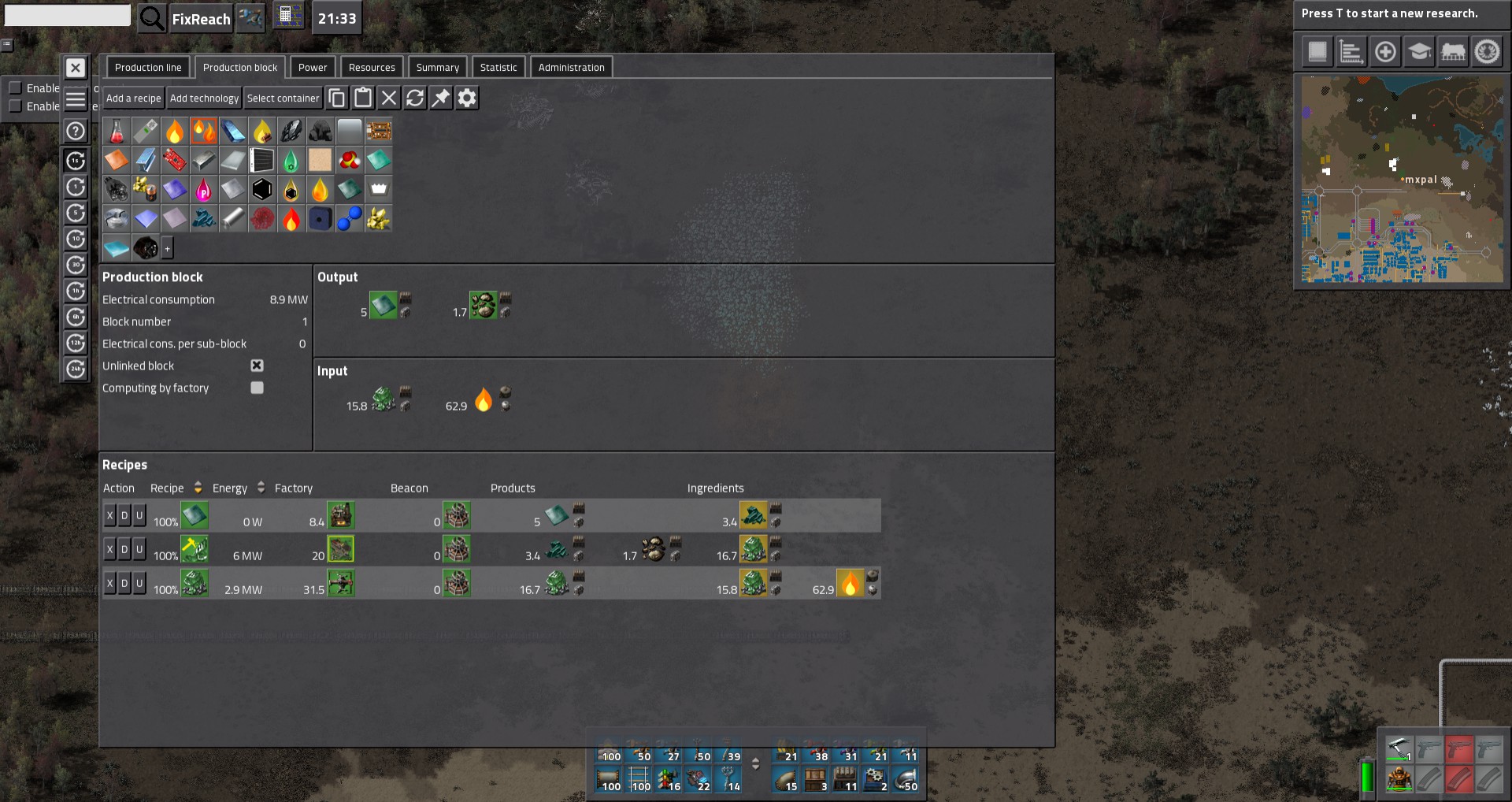Select the help question mark icon
Viewport: 1512px width, 802px height.
point(76,131)
